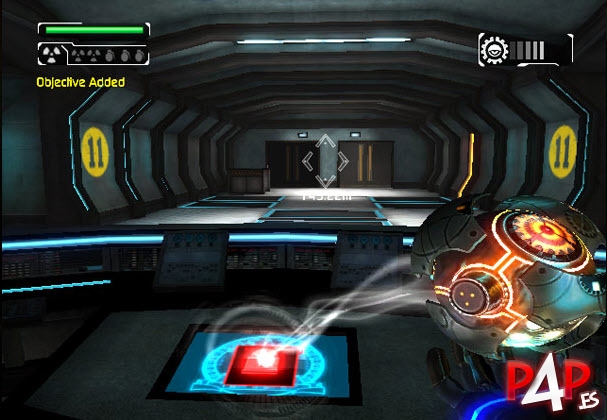The height and width of the screenshot is (420, 607).
Task: Select the large radiation symbol icon
Action: 53,55
